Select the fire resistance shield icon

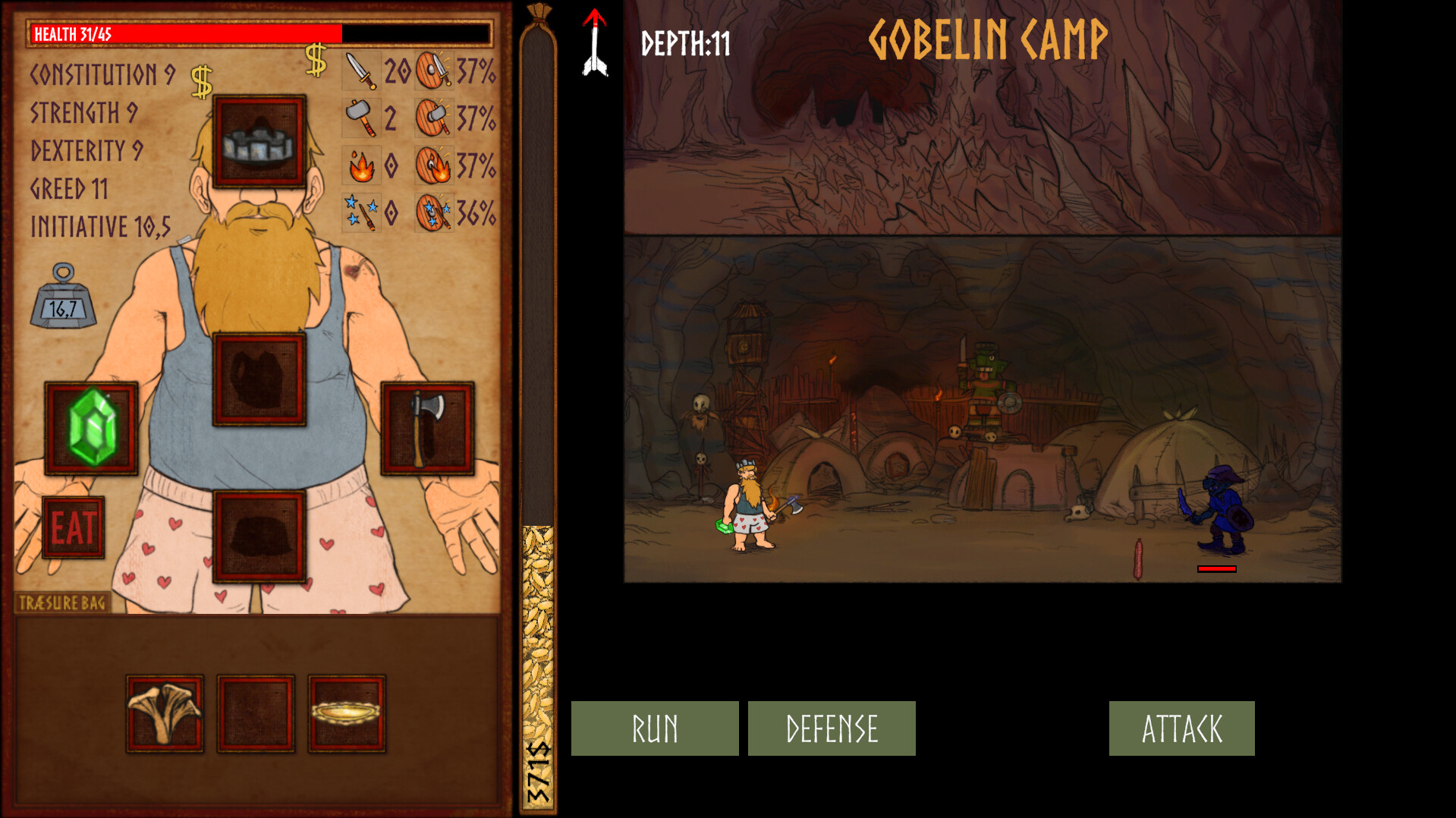coord(432,165)
